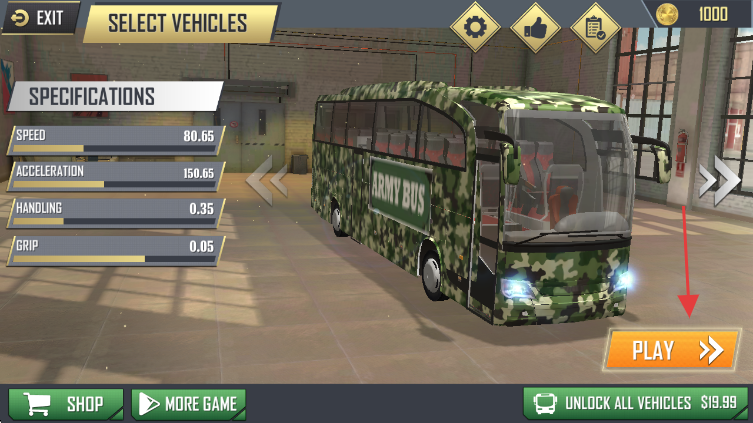Open the clipboard checklist icon

click(x=595, y=27)
